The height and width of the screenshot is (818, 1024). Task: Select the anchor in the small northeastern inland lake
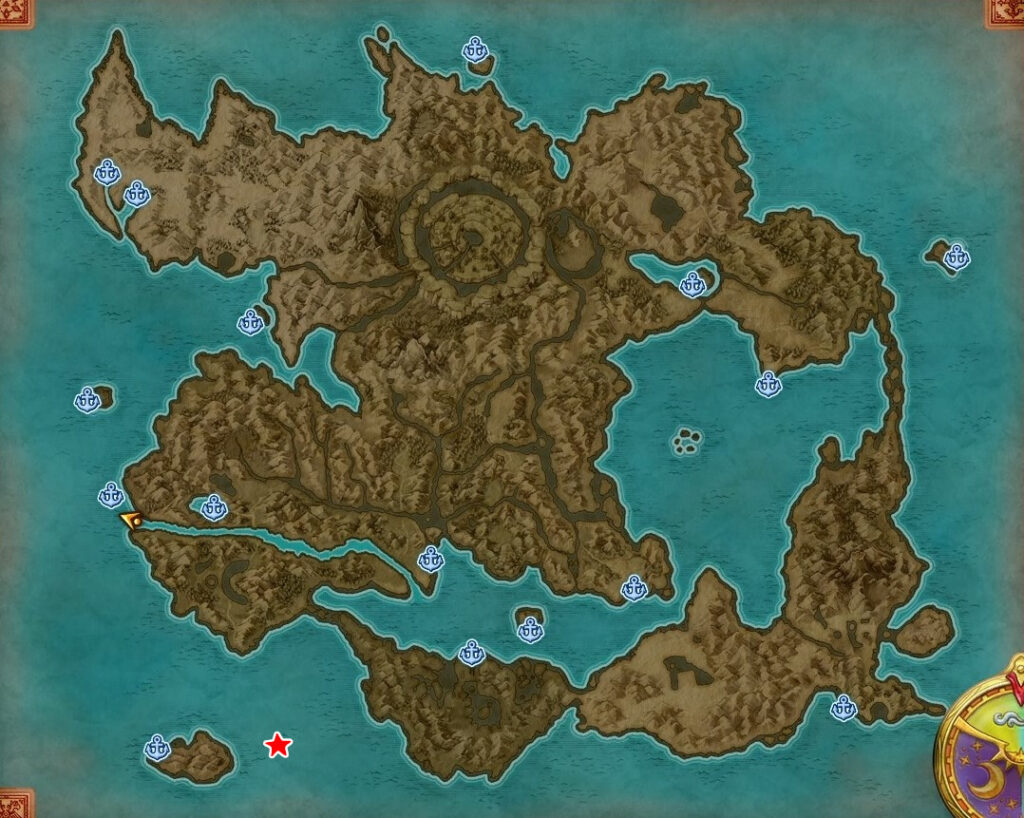[692, 285]
